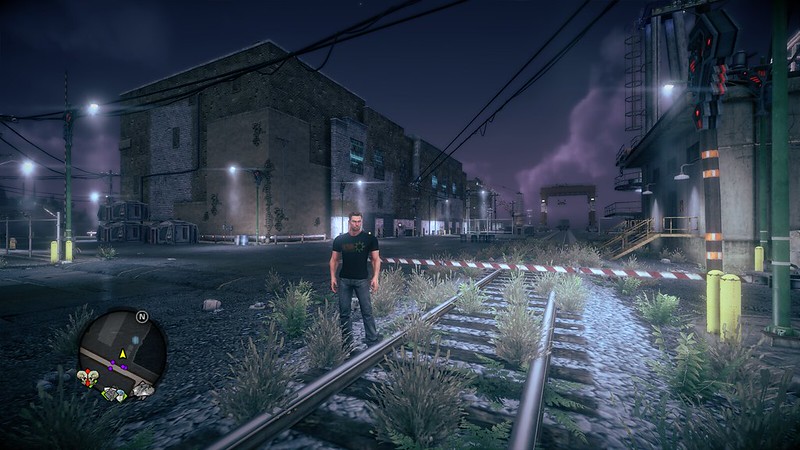The image size is (800, 450).
Task: Click the North compass indicator on minimap
Action: coord(142,318)
